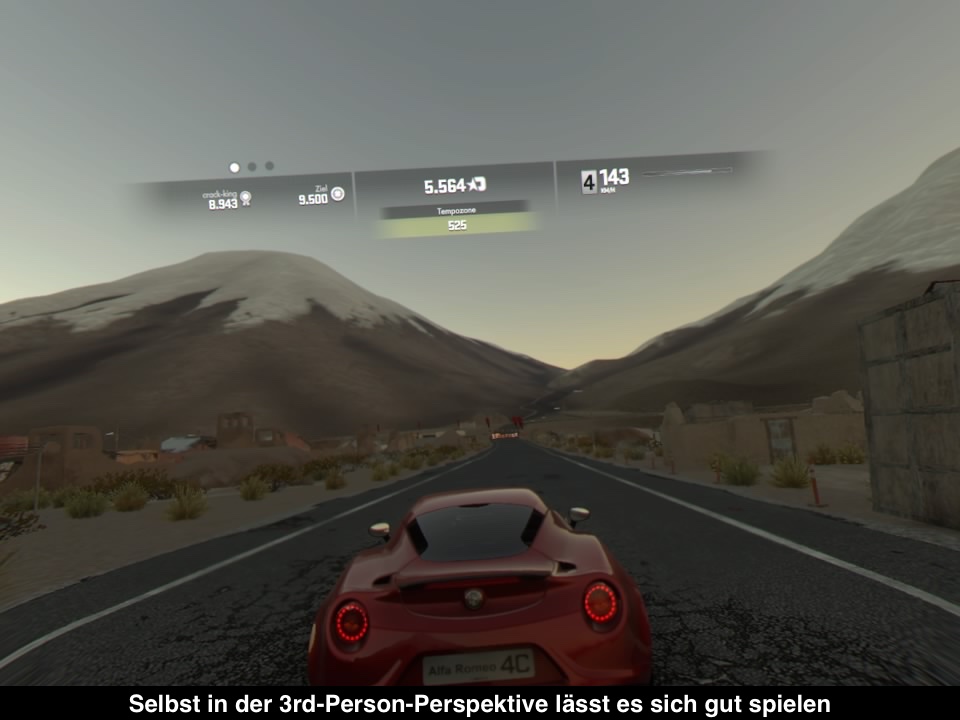Click the highlighted white page indicator dot

point(234,168)
